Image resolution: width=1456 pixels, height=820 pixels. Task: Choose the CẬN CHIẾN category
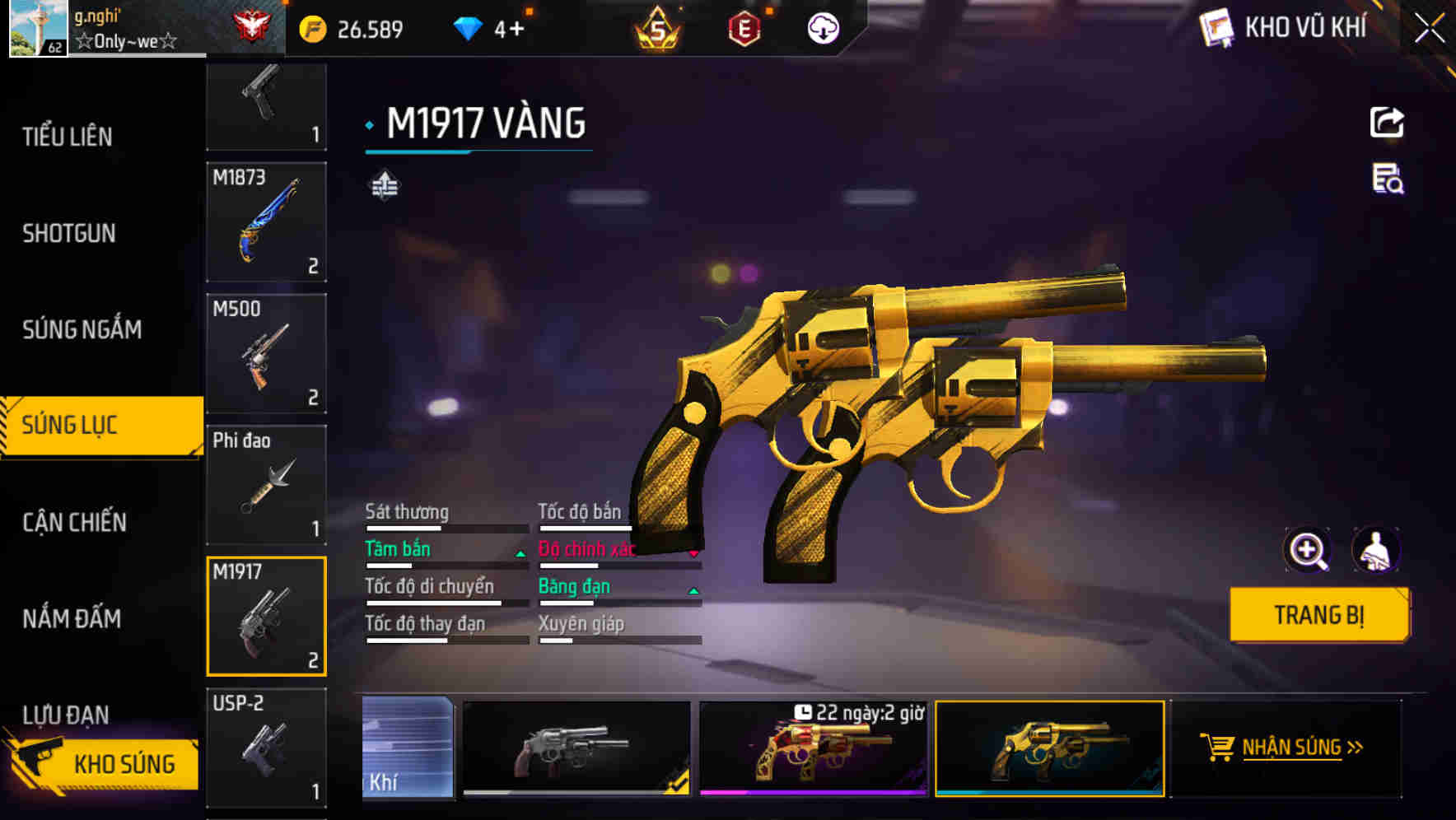(x=74, y=522)
